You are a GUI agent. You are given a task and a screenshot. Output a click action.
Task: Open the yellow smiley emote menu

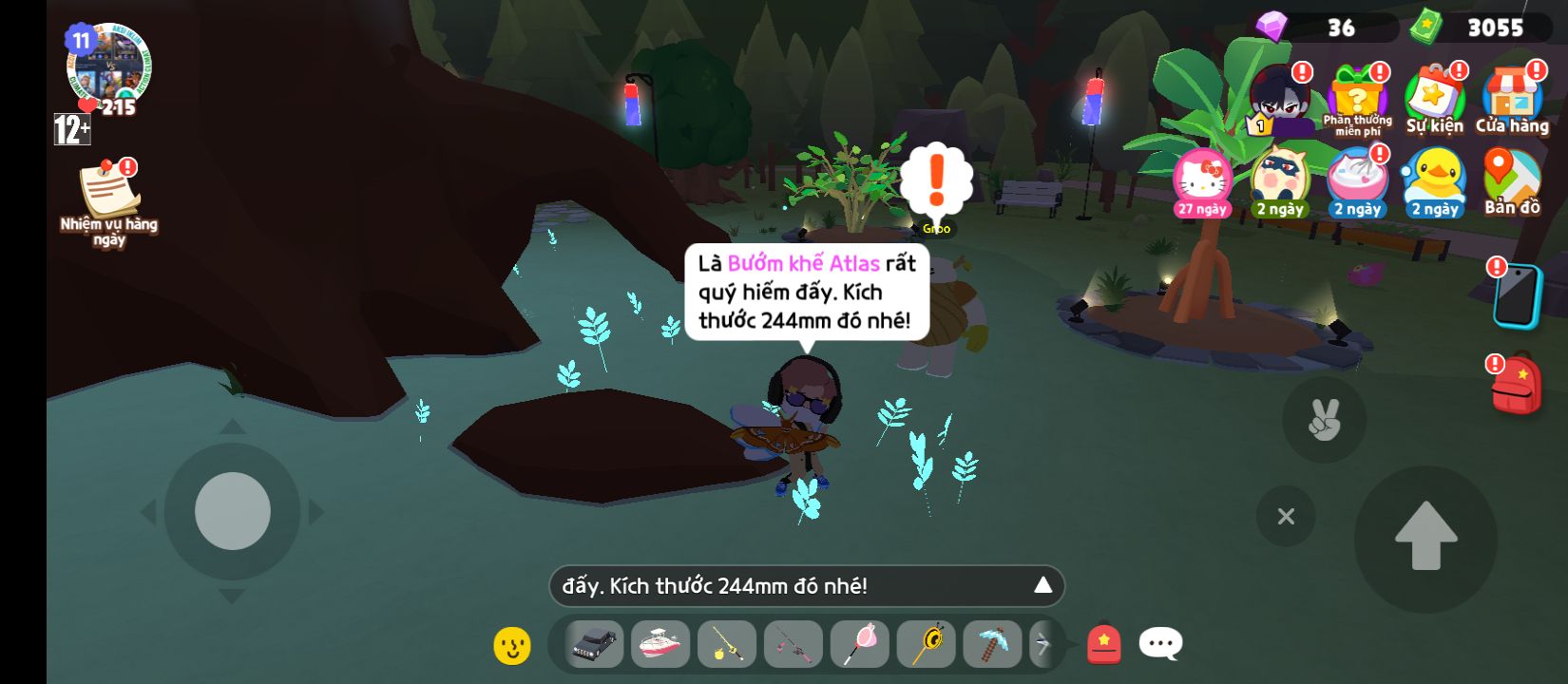512,645
